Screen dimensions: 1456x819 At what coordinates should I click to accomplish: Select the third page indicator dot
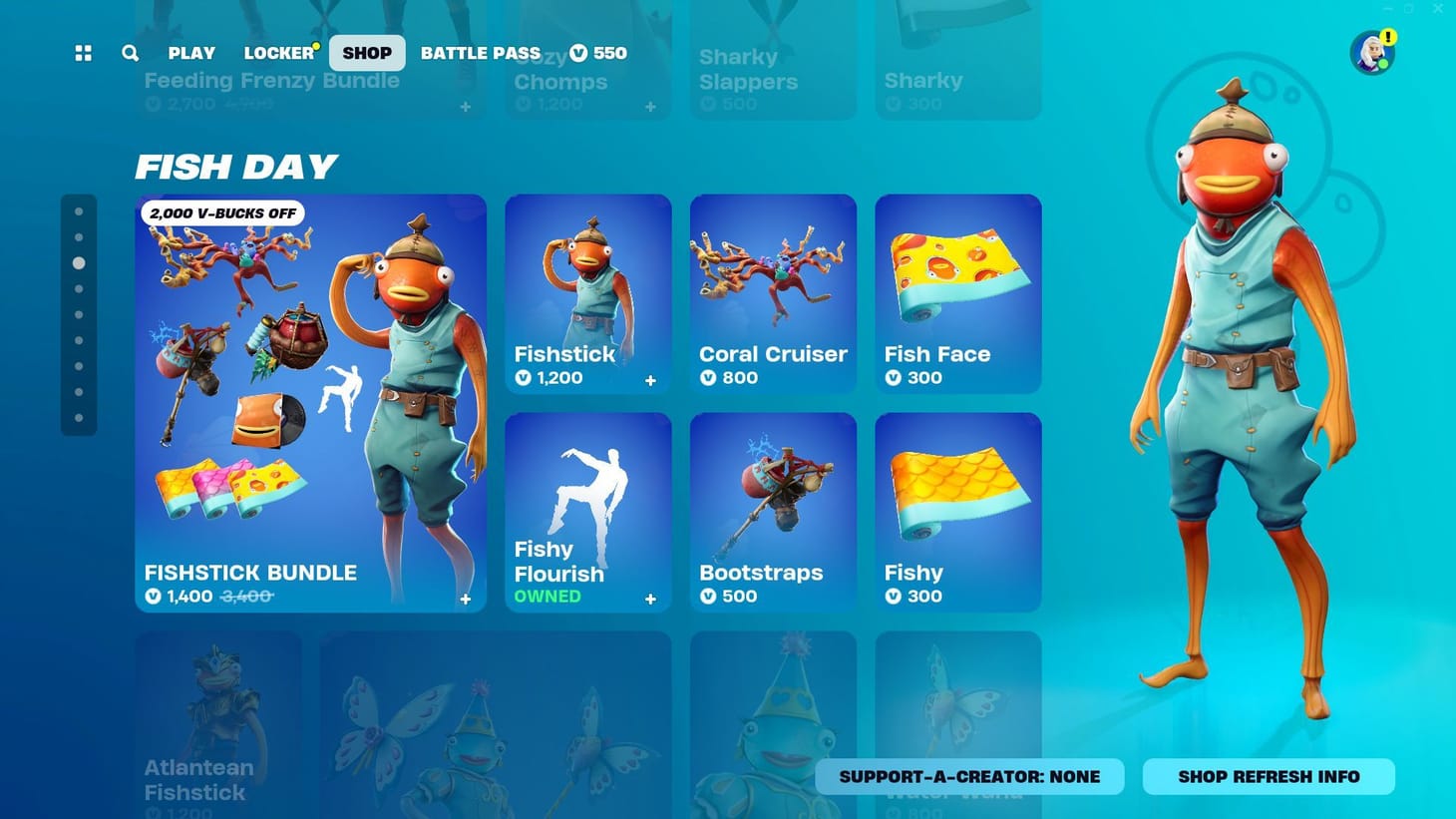point(81,263)
